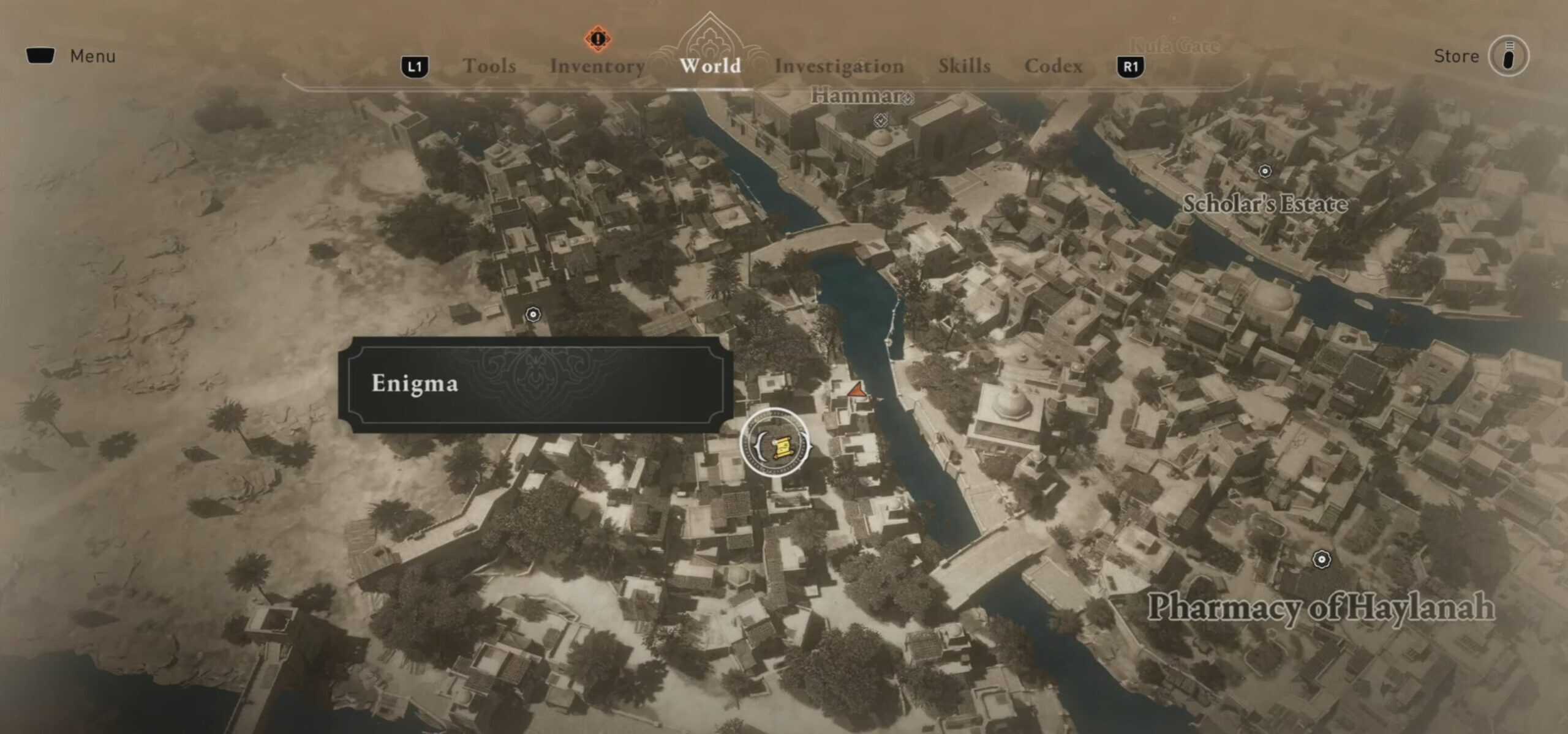Select the World tab
Viewport: 1568px width, 734px height.
710,65
